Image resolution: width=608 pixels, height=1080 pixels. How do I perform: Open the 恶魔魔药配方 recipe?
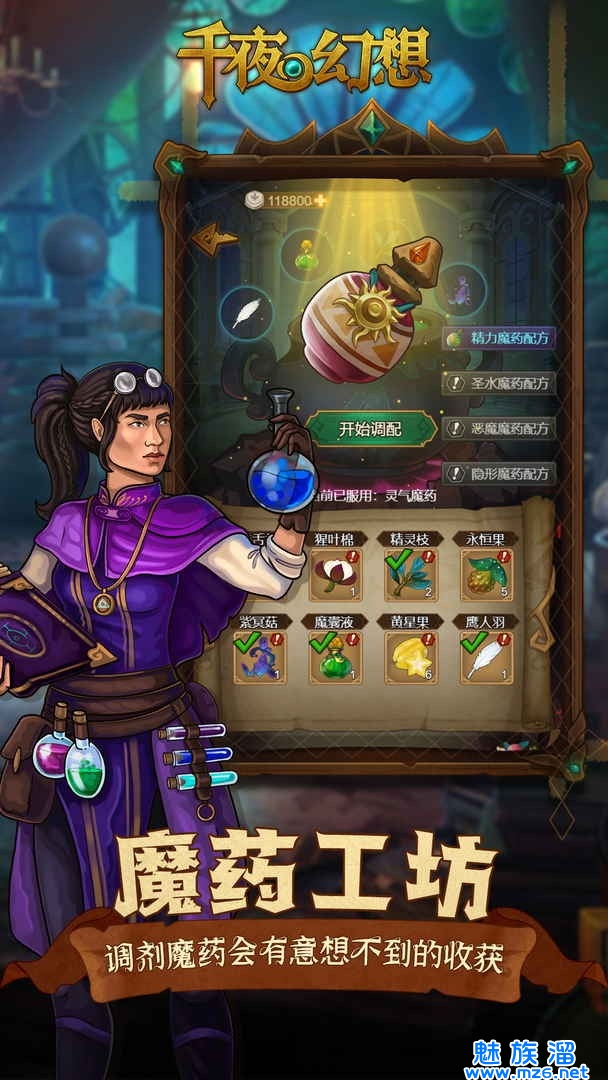pyautogui.click(x=498, y=428)
